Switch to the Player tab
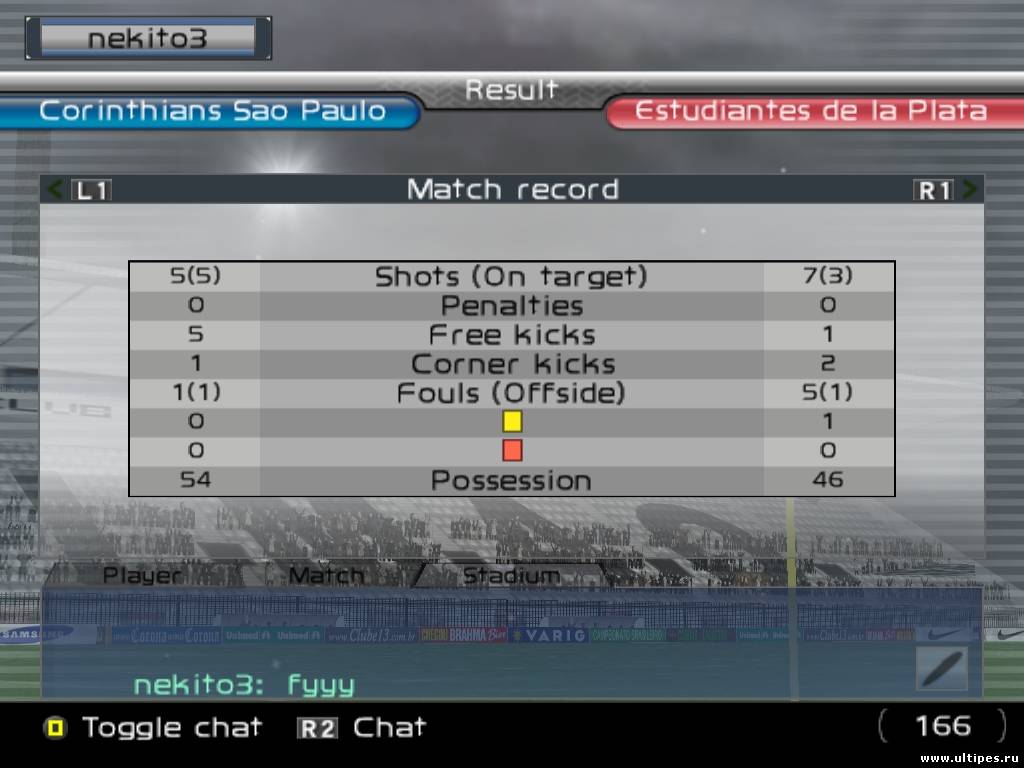Image resolution: width=1024 pixels, height=768 pixels. (143, 575)
